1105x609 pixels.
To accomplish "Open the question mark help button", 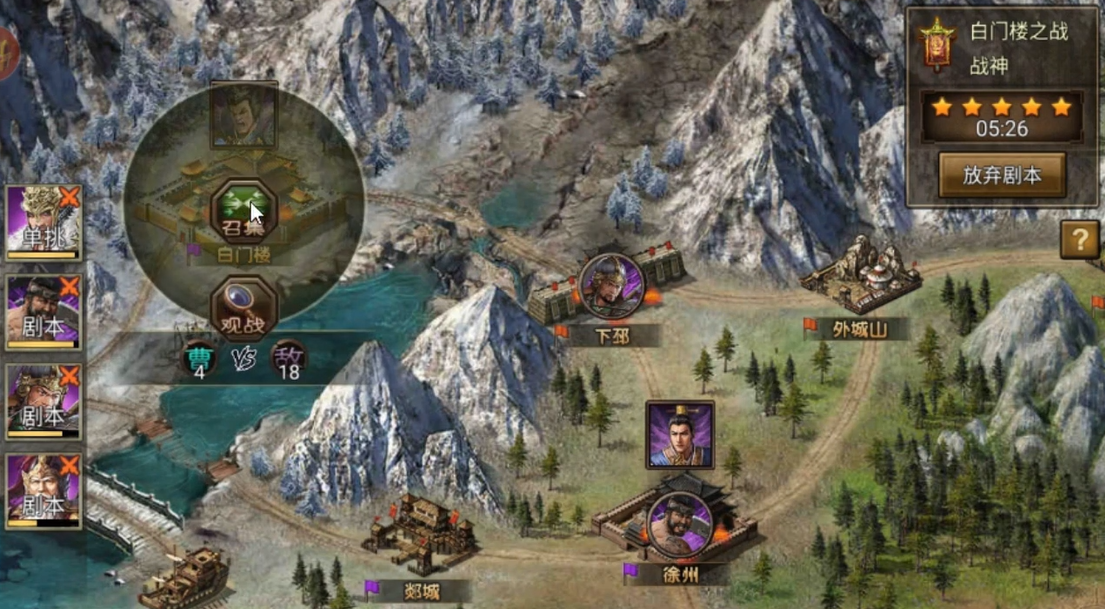I will [1080, 240].
